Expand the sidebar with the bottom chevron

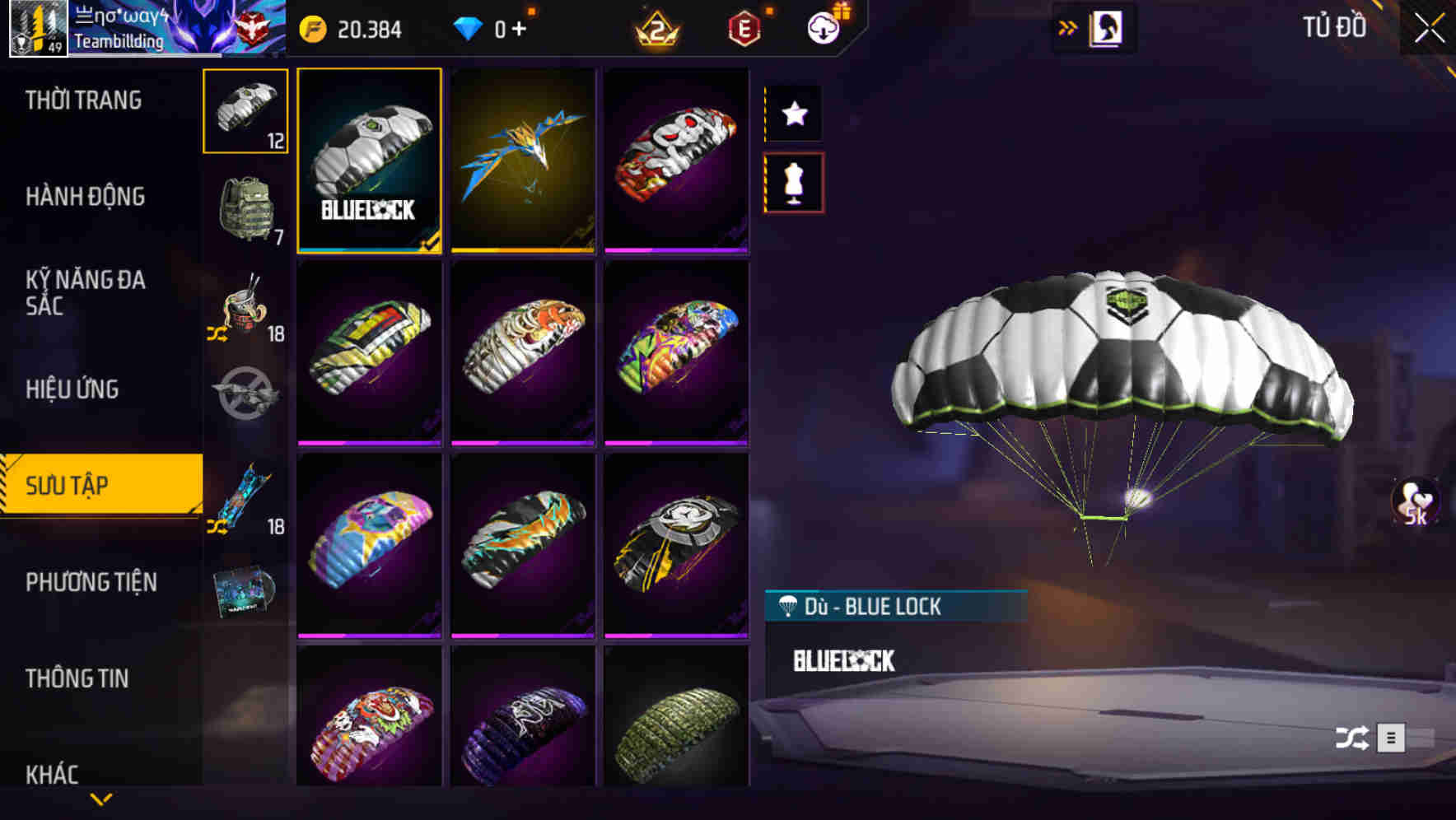click(x=101, y=797)
